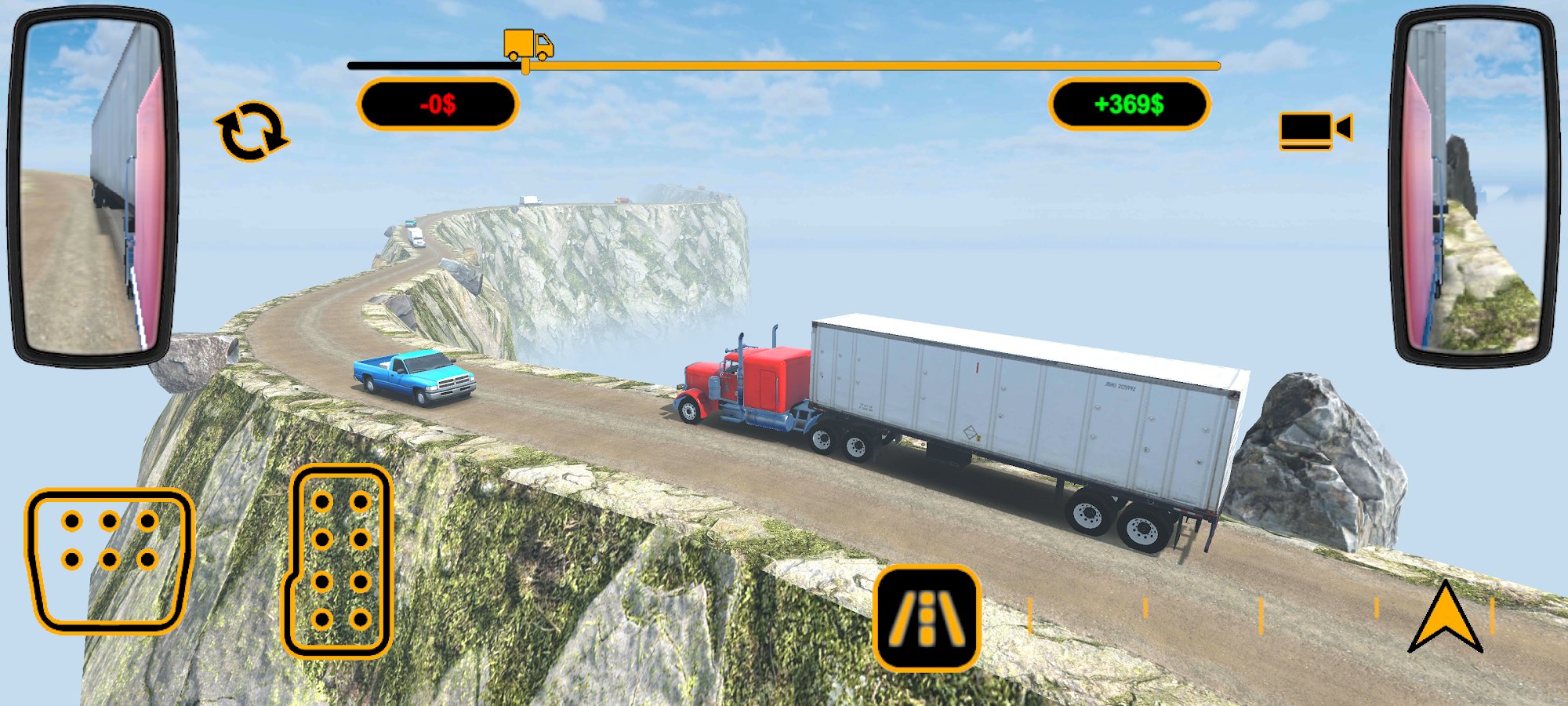Toggle the road lane assist button
The image size is (1568, 706).
[927, 618]
